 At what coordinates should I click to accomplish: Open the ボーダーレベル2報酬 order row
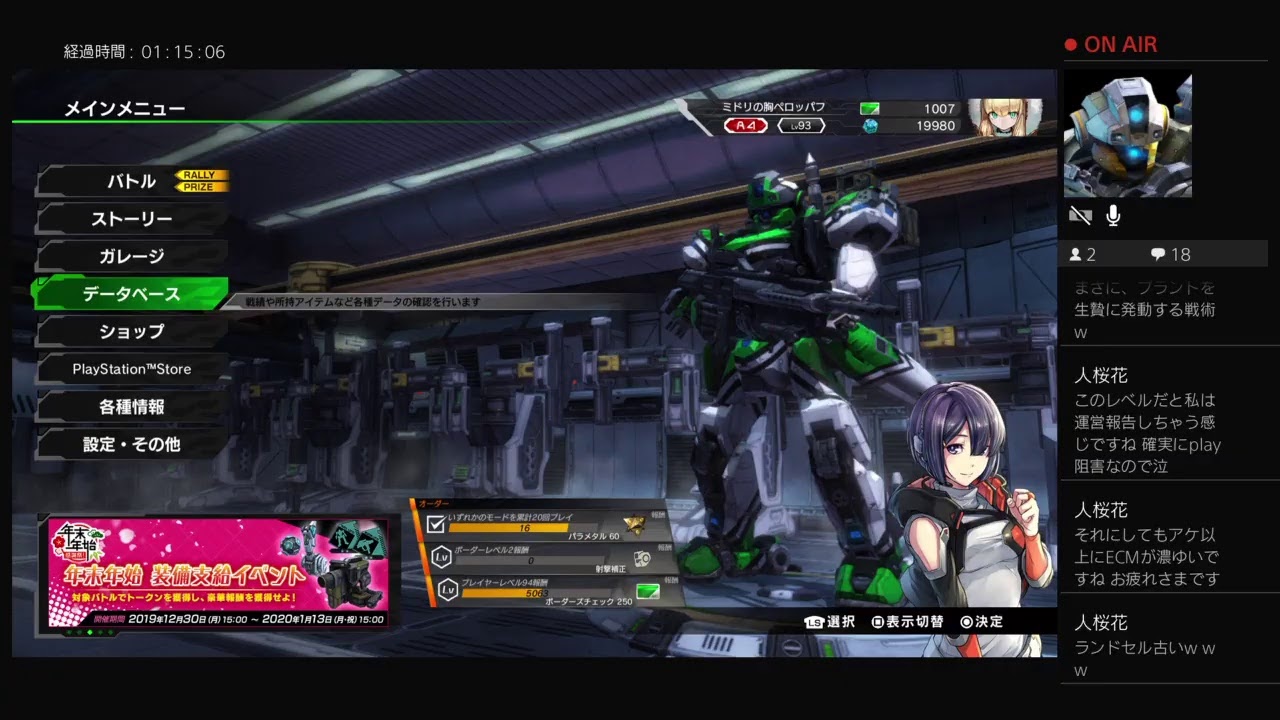click(540, 557)
